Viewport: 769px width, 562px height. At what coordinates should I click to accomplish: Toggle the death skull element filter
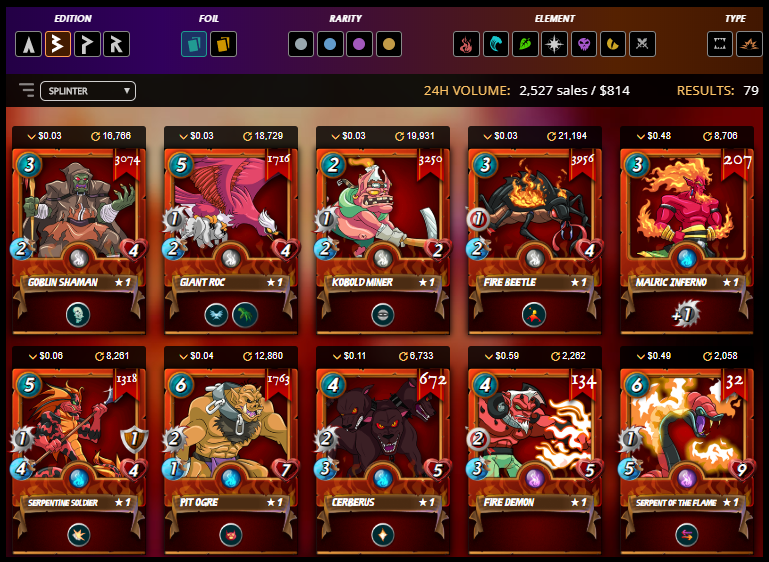(583, 44)
